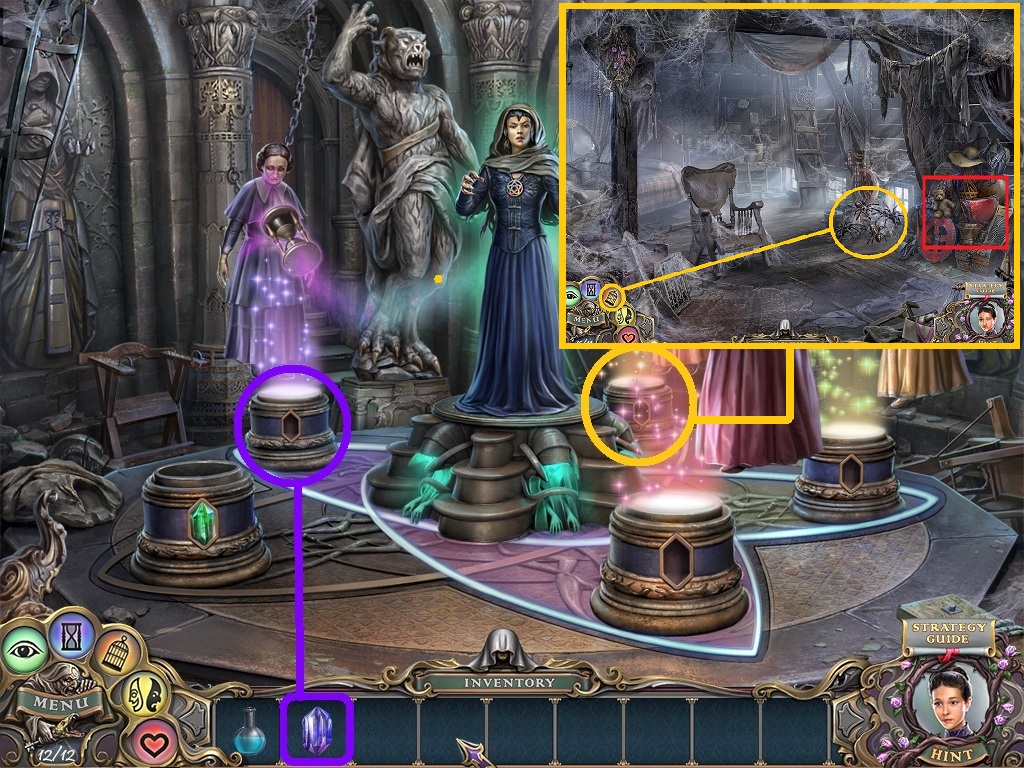This screenshot has height=768, width=1024.
Task: Activate the red heart icon
Action: [x=150, y=741]
